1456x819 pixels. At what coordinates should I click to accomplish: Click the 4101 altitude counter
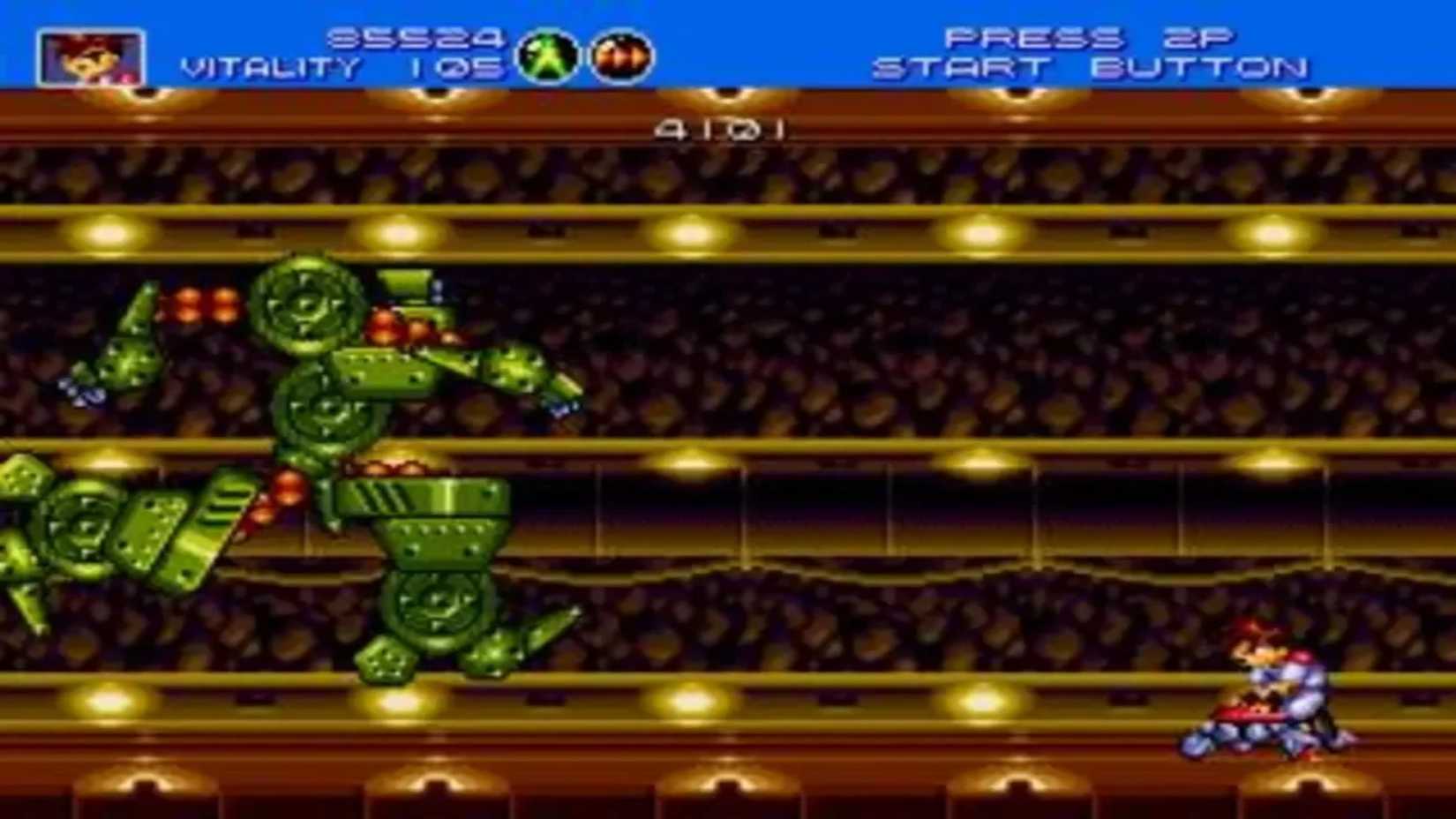(721, 127)
